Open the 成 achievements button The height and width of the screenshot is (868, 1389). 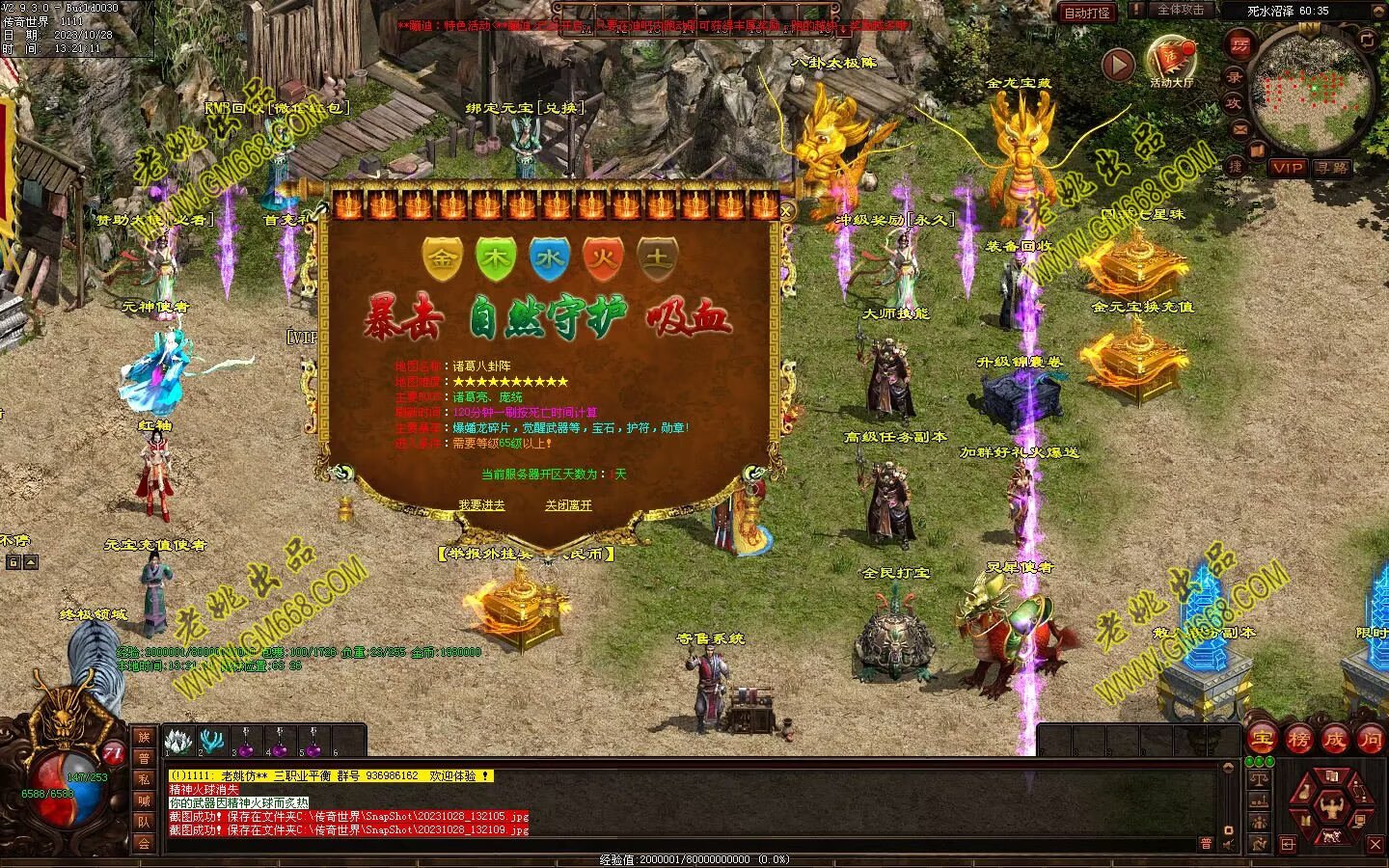click(1334, 740)
